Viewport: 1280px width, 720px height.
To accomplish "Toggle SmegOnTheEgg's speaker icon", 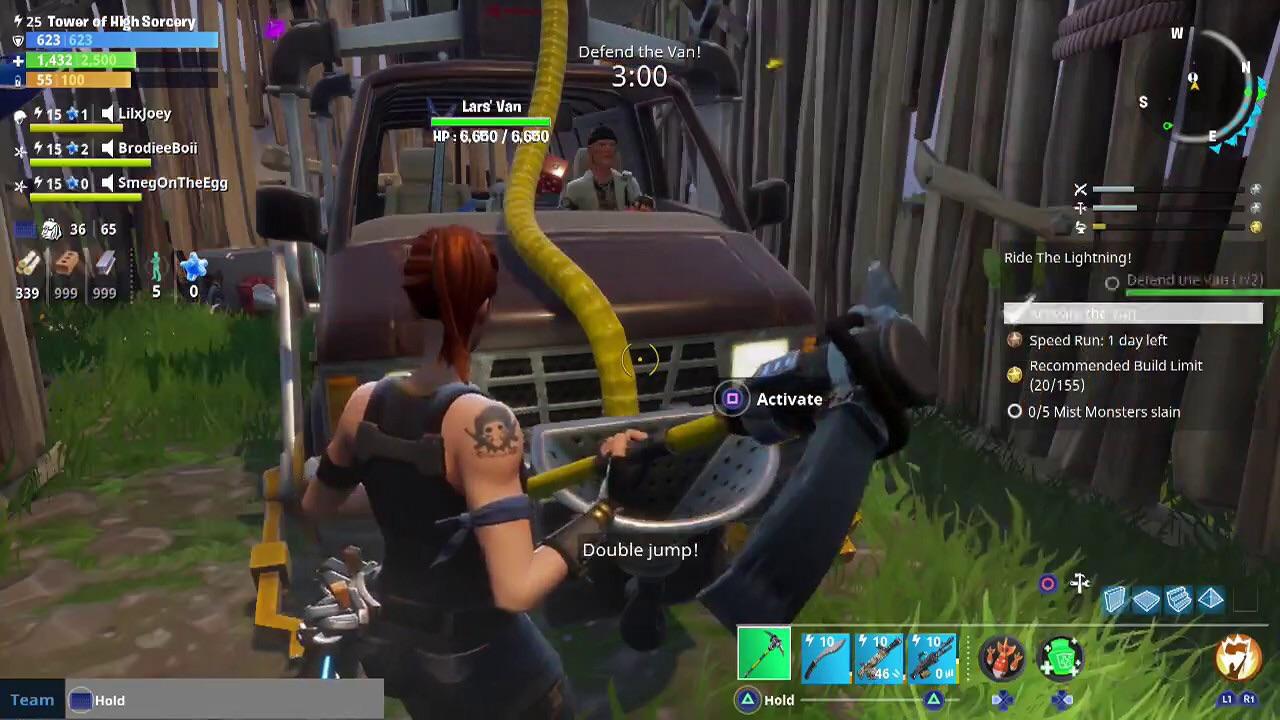I will point(109,183).
